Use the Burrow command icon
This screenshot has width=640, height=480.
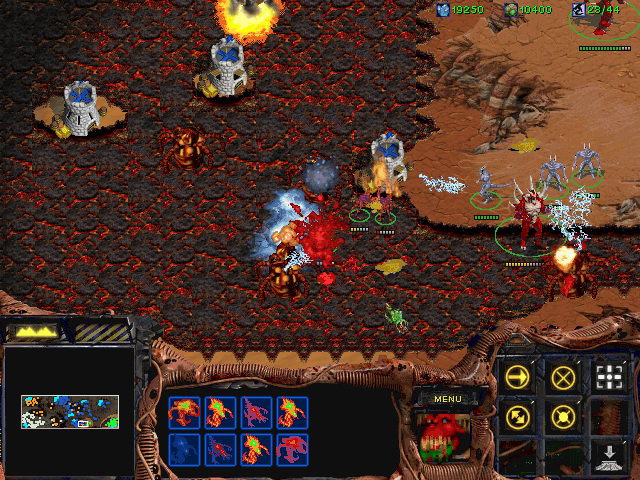[608, 456]
